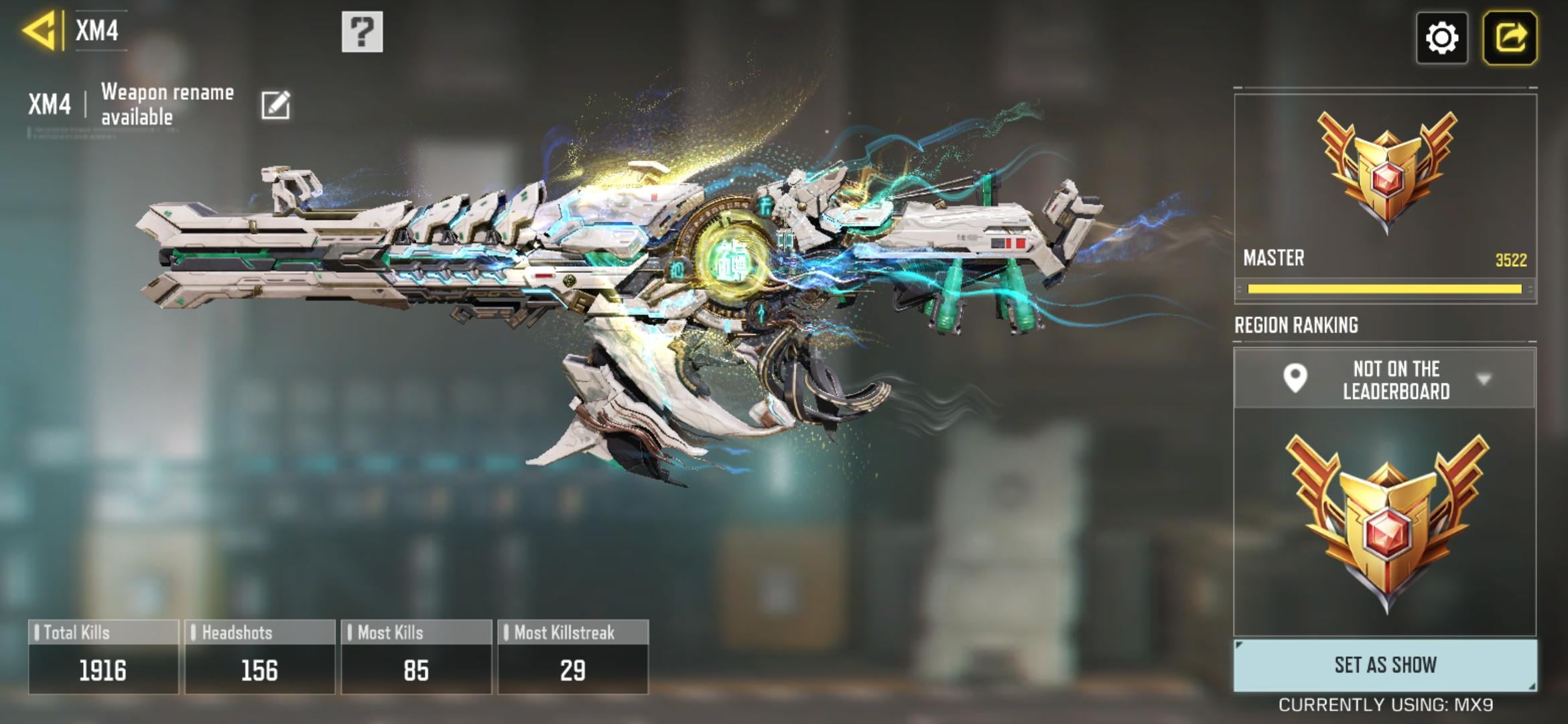Go back using the yellow arrow
The image size is (1568, 724).
[x=39, y=31]
